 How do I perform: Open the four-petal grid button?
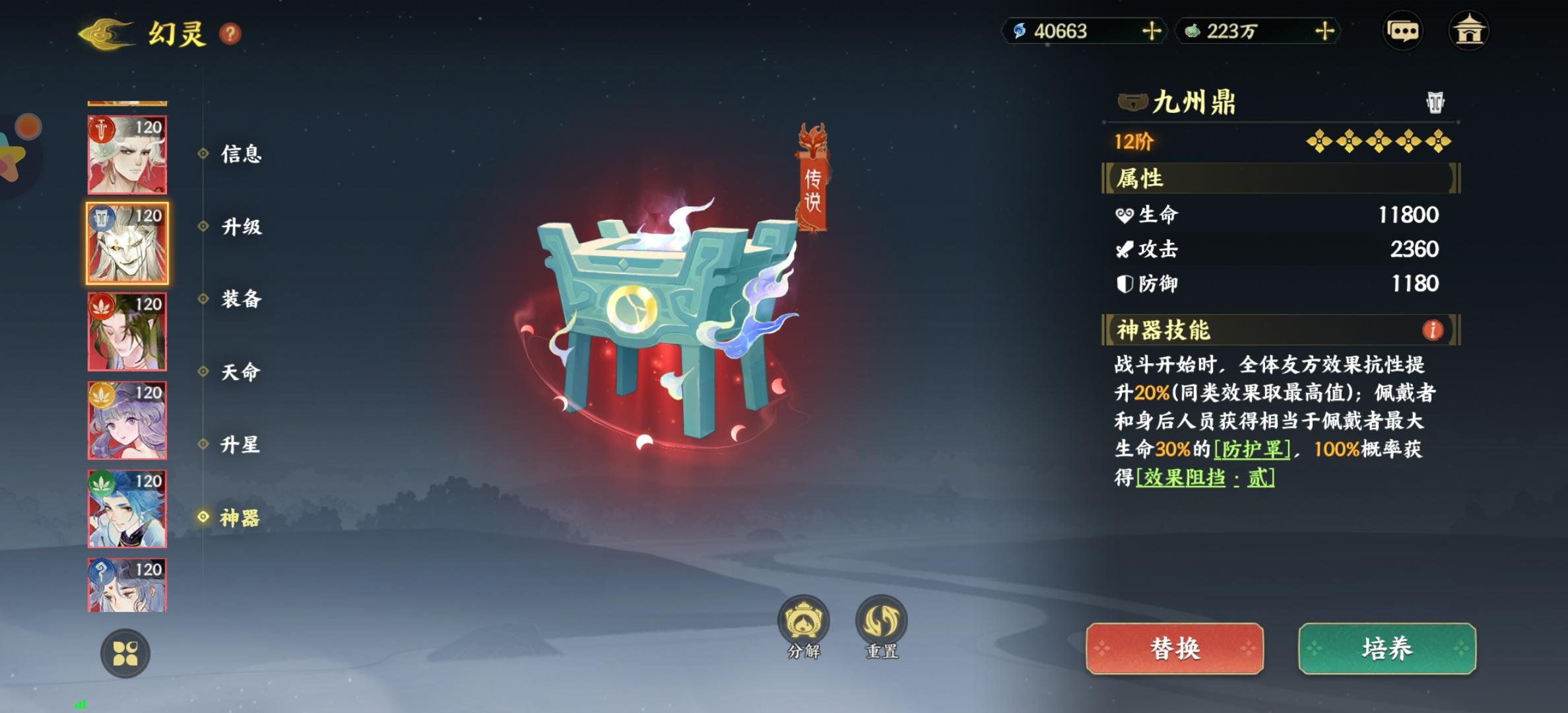click(125, 654)
